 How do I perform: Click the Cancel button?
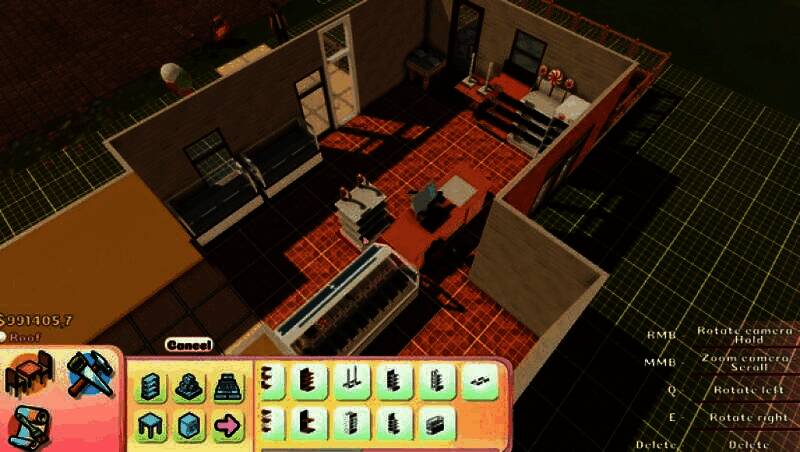click(x=188, y=345)
